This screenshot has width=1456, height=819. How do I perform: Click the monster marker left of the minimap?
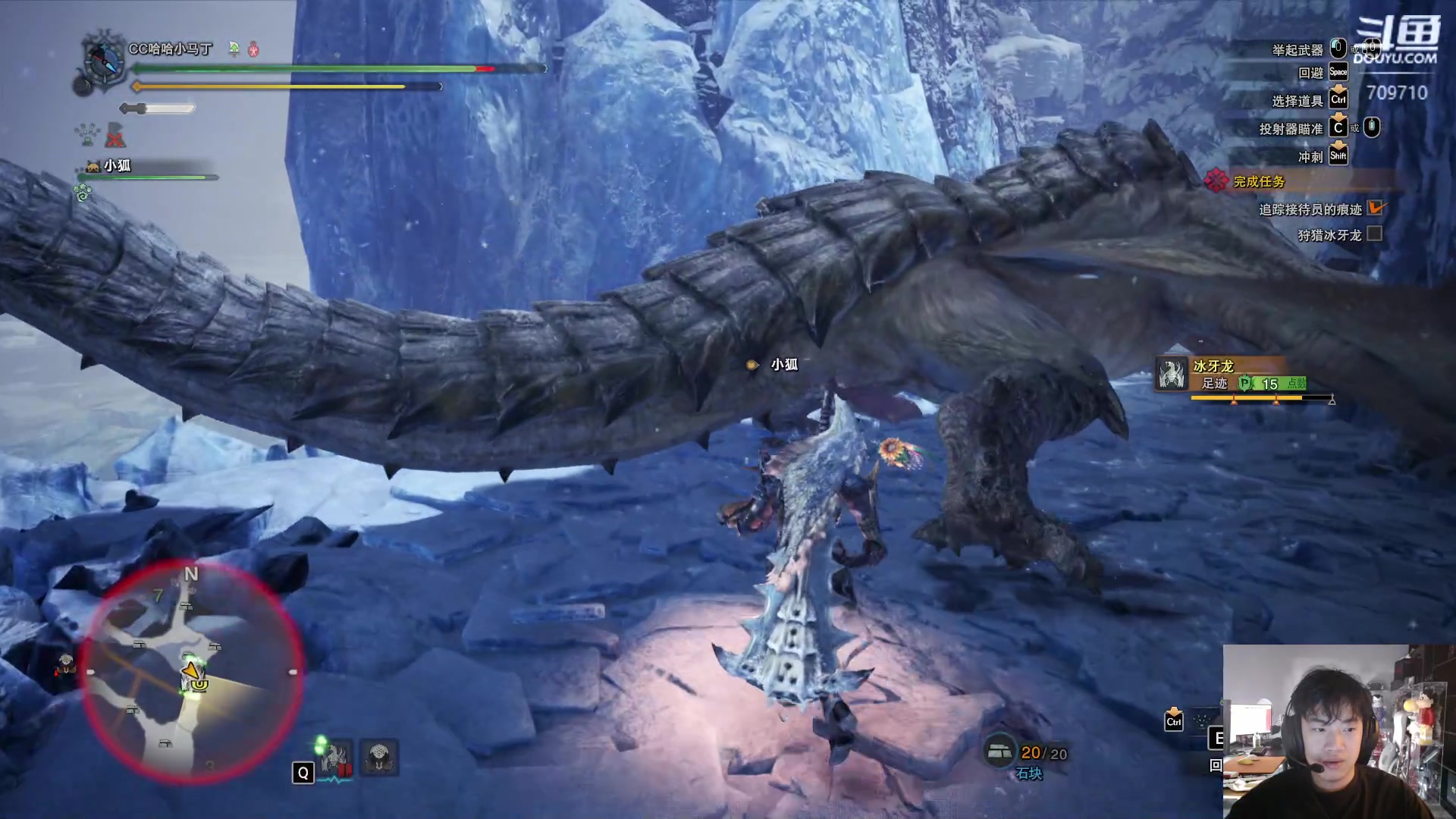pos(66,666)
